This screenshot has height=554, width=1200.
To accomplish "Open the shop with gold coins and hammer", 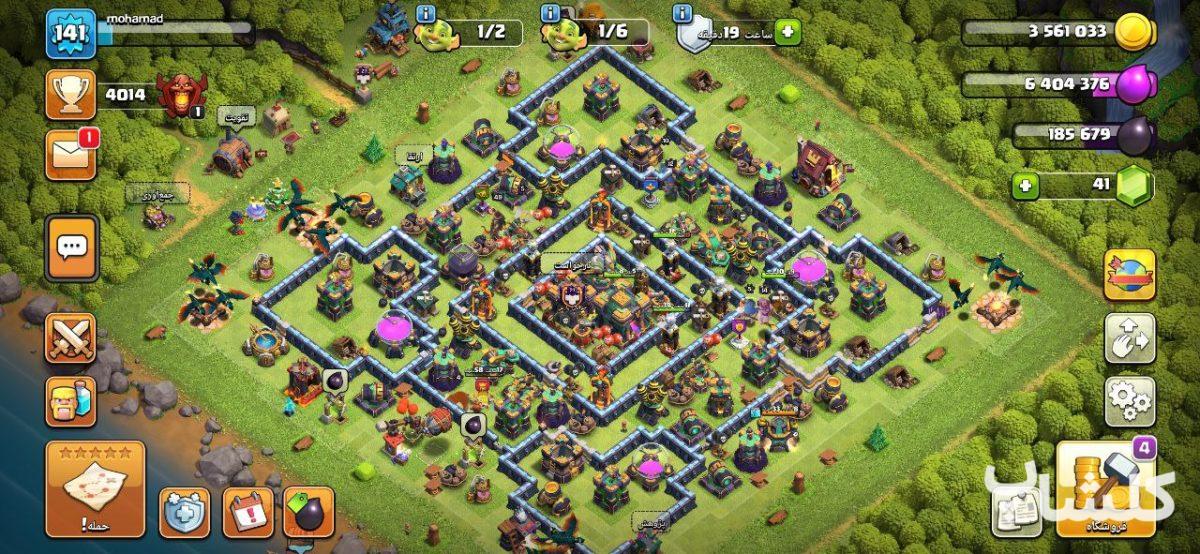I will (x=1105, y=489).
